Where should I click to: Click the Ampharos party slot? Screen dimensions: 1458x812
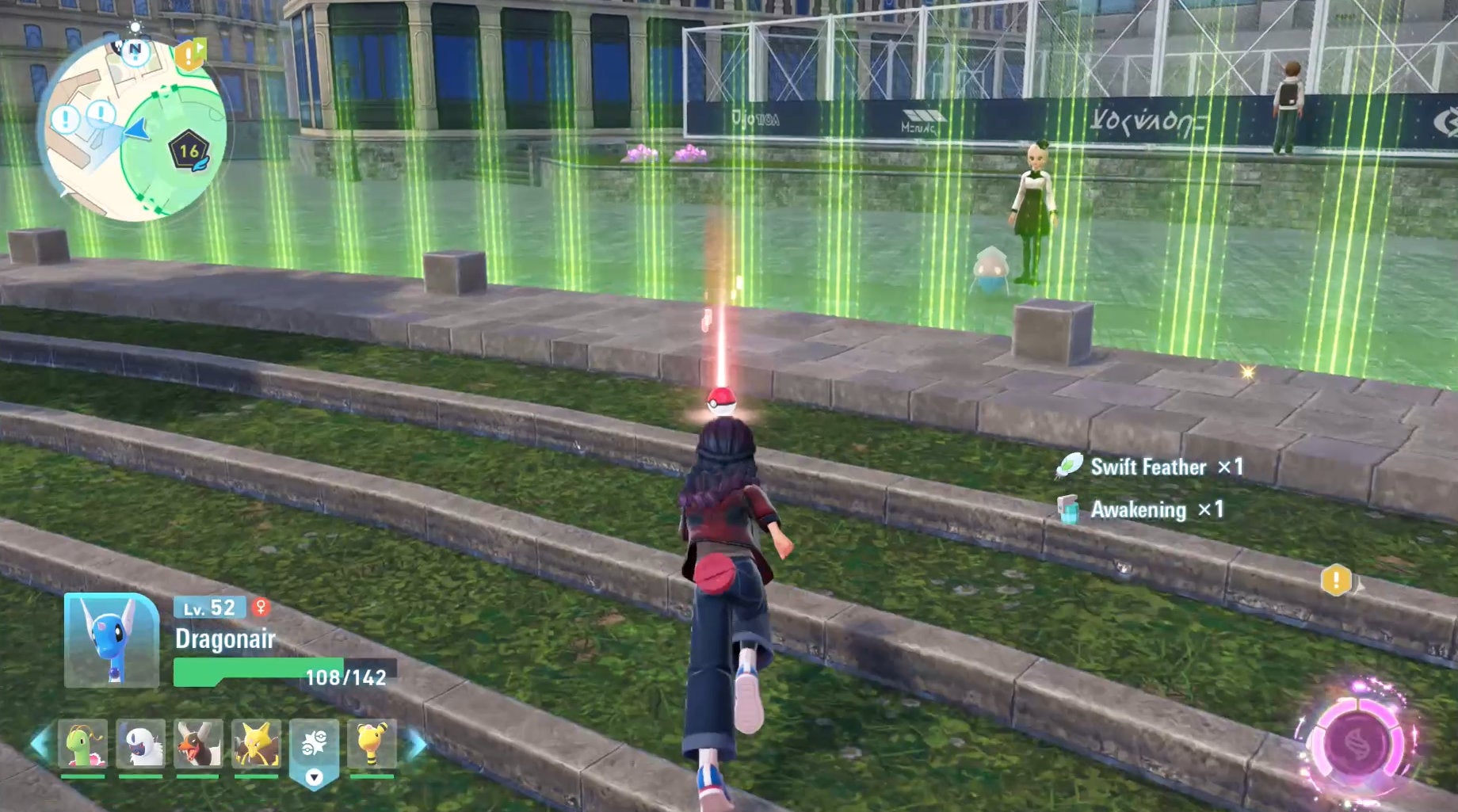coord(372,743)
